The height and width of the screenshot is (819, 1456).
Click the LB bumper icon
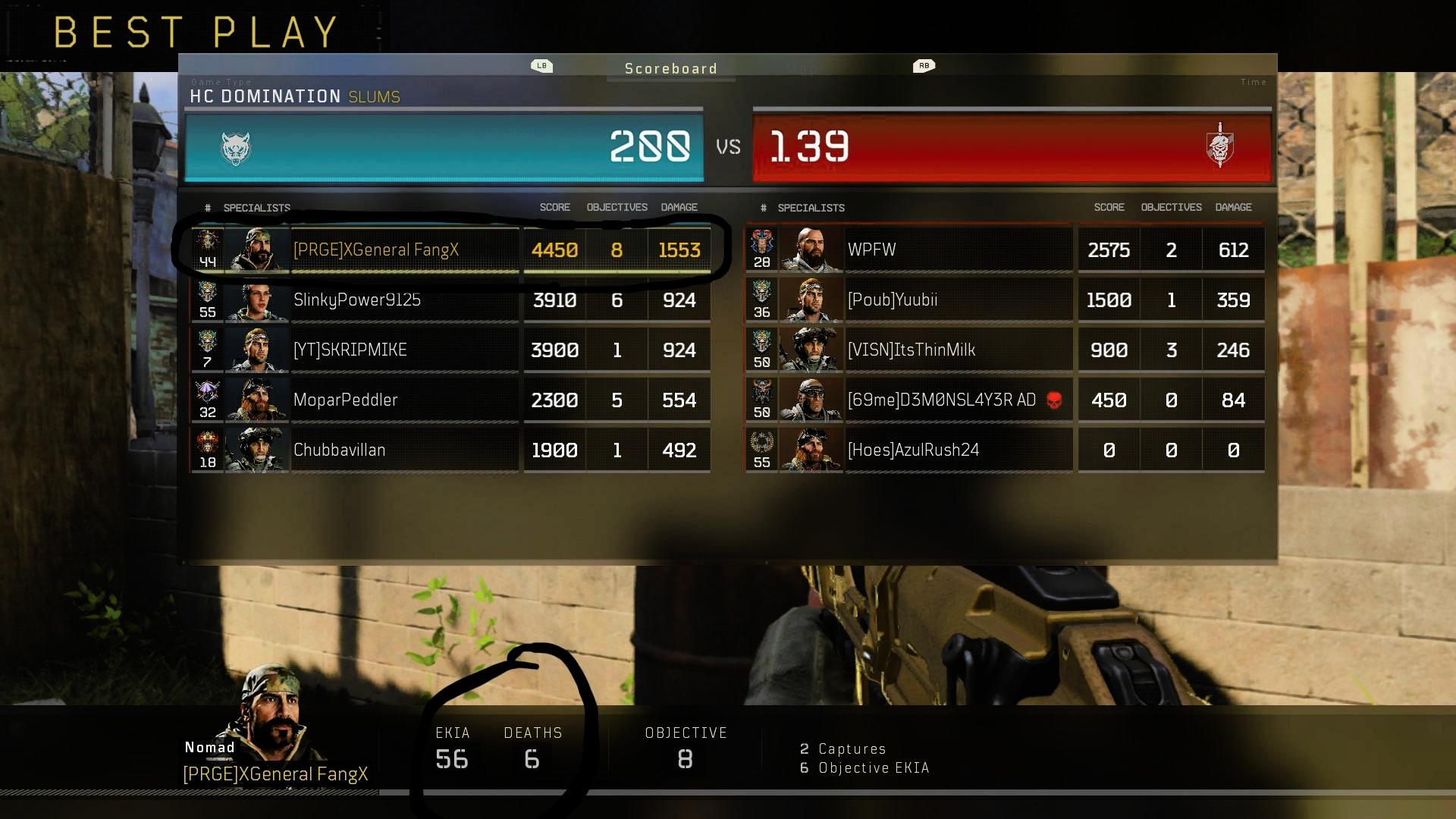541,66
